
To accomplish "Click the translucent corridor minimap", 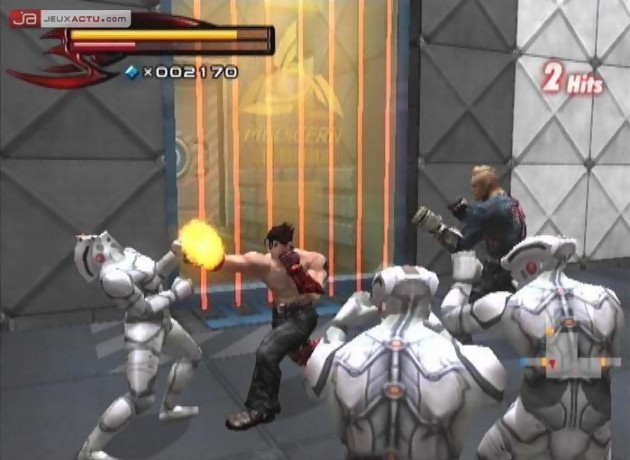I will 568,352.
